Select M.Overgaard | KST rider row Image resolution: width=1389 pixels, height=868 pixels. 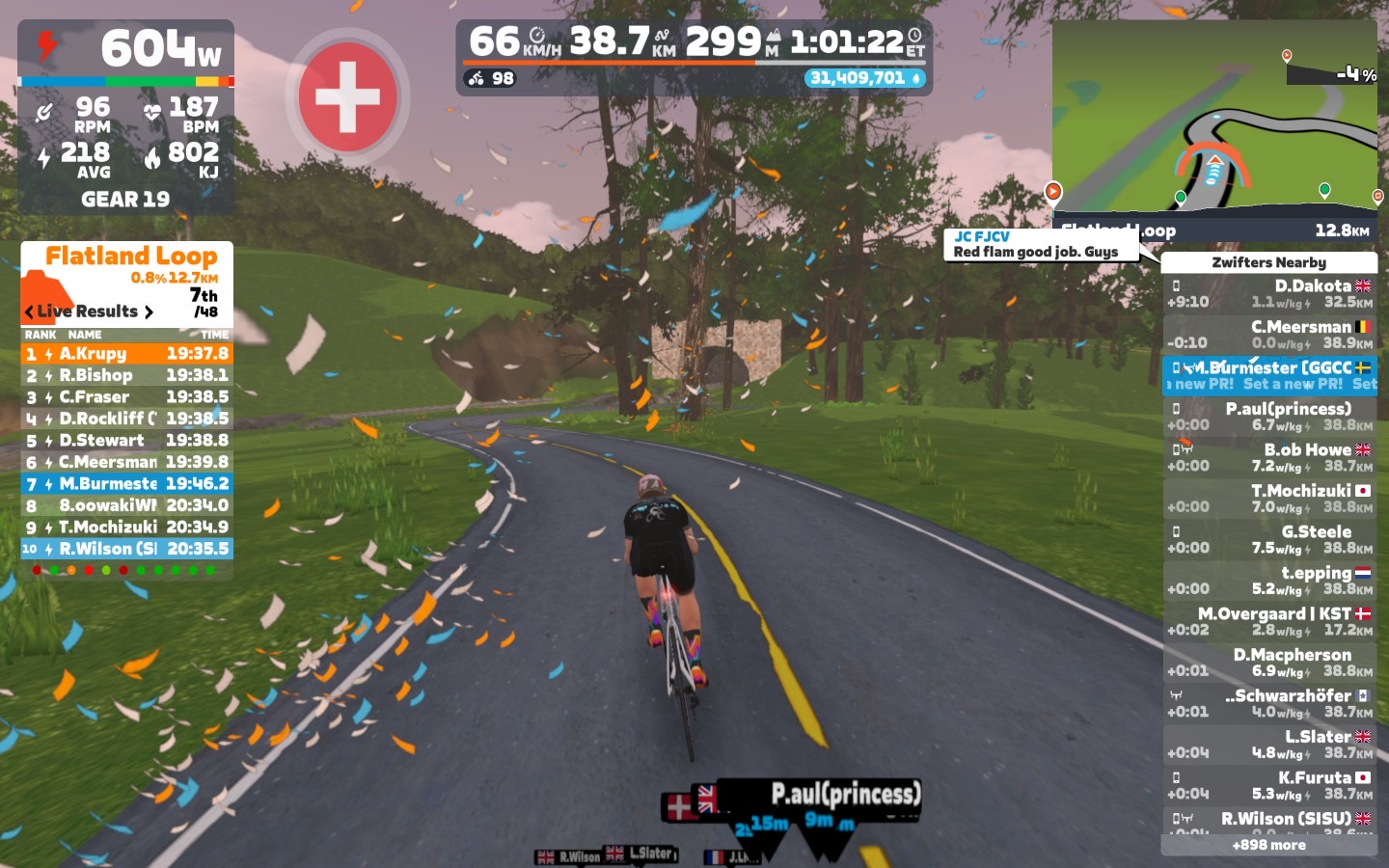pos(1268,621)
